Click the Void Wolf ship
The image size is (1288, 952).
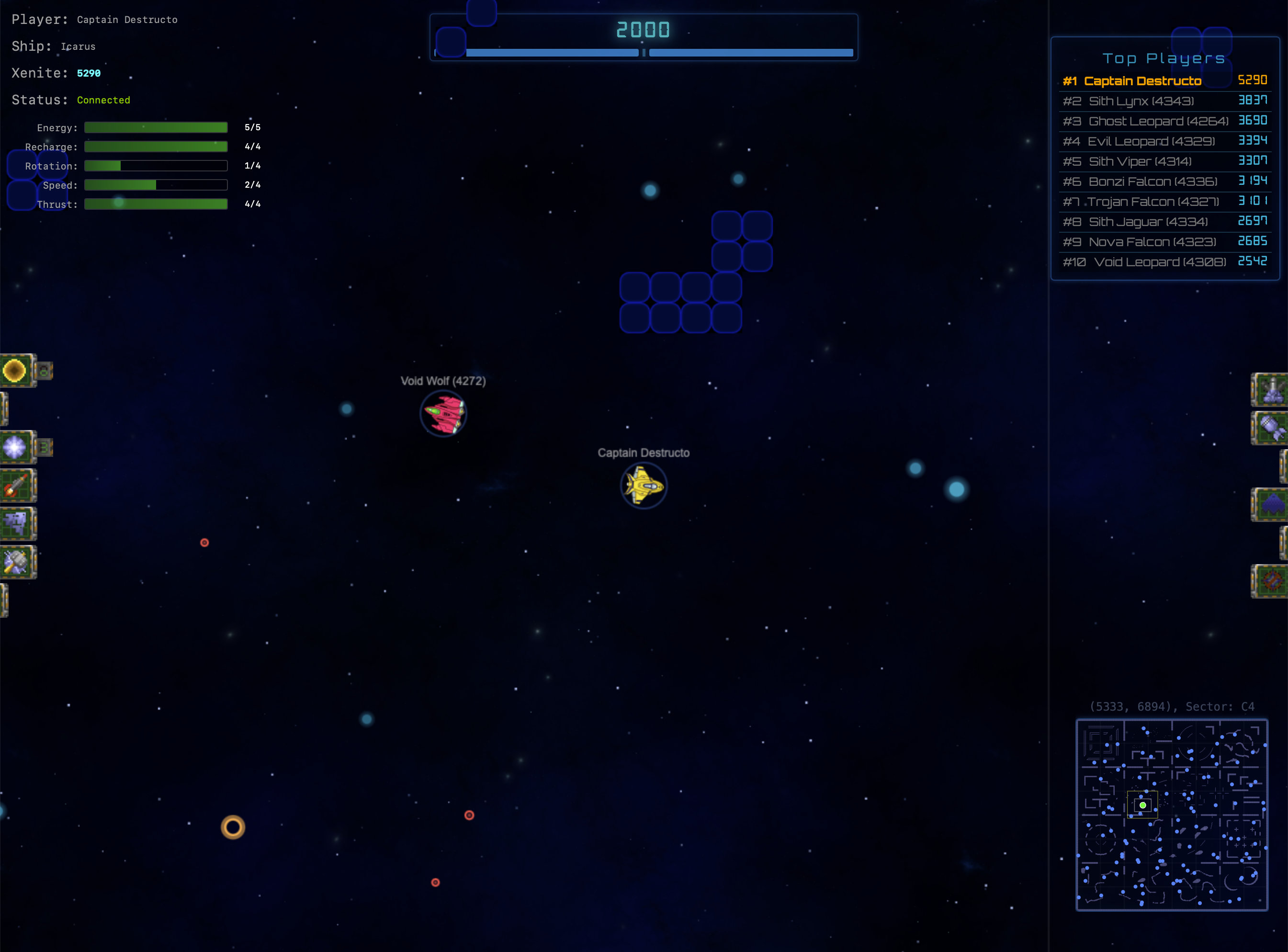tap(443, 413)
